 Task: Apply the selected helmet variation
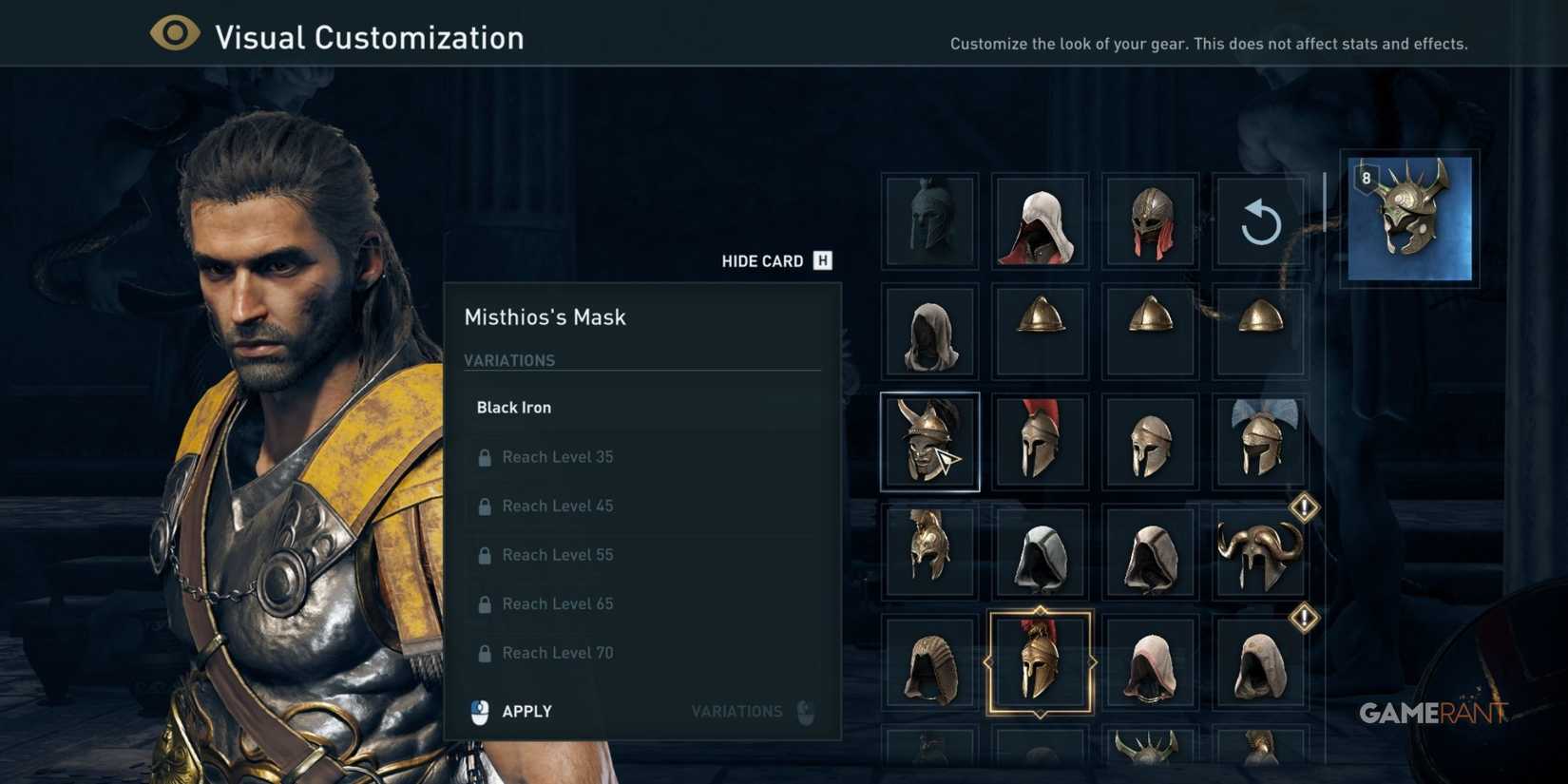point(525,711)
